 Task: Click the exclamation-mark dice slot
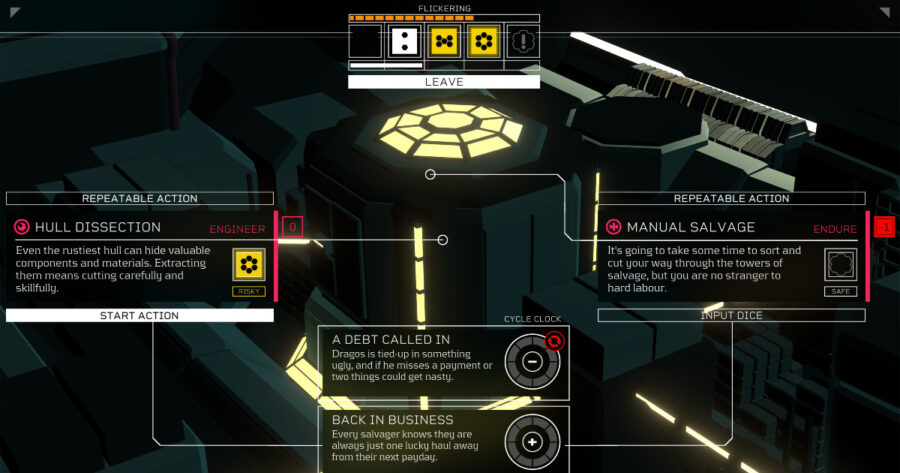click(524, 41)
